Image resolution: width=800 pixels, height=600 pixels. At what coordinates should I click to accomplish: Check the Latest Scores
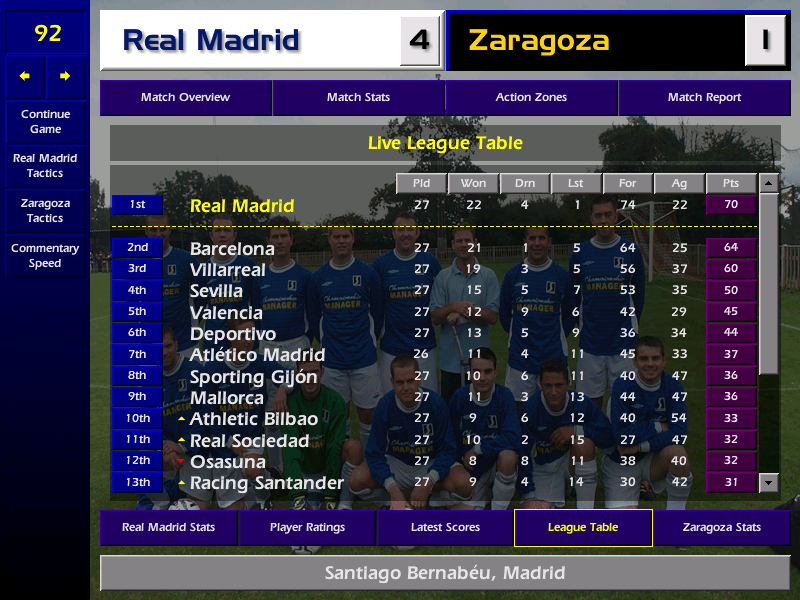pyautogui.click(x=445, y=527)
